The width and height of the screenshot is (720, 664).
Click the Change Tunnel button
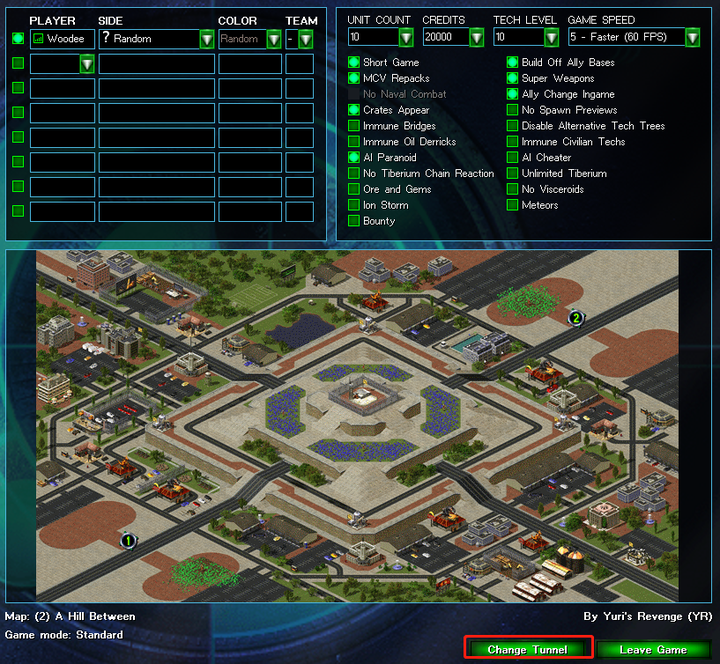(528, 649)
